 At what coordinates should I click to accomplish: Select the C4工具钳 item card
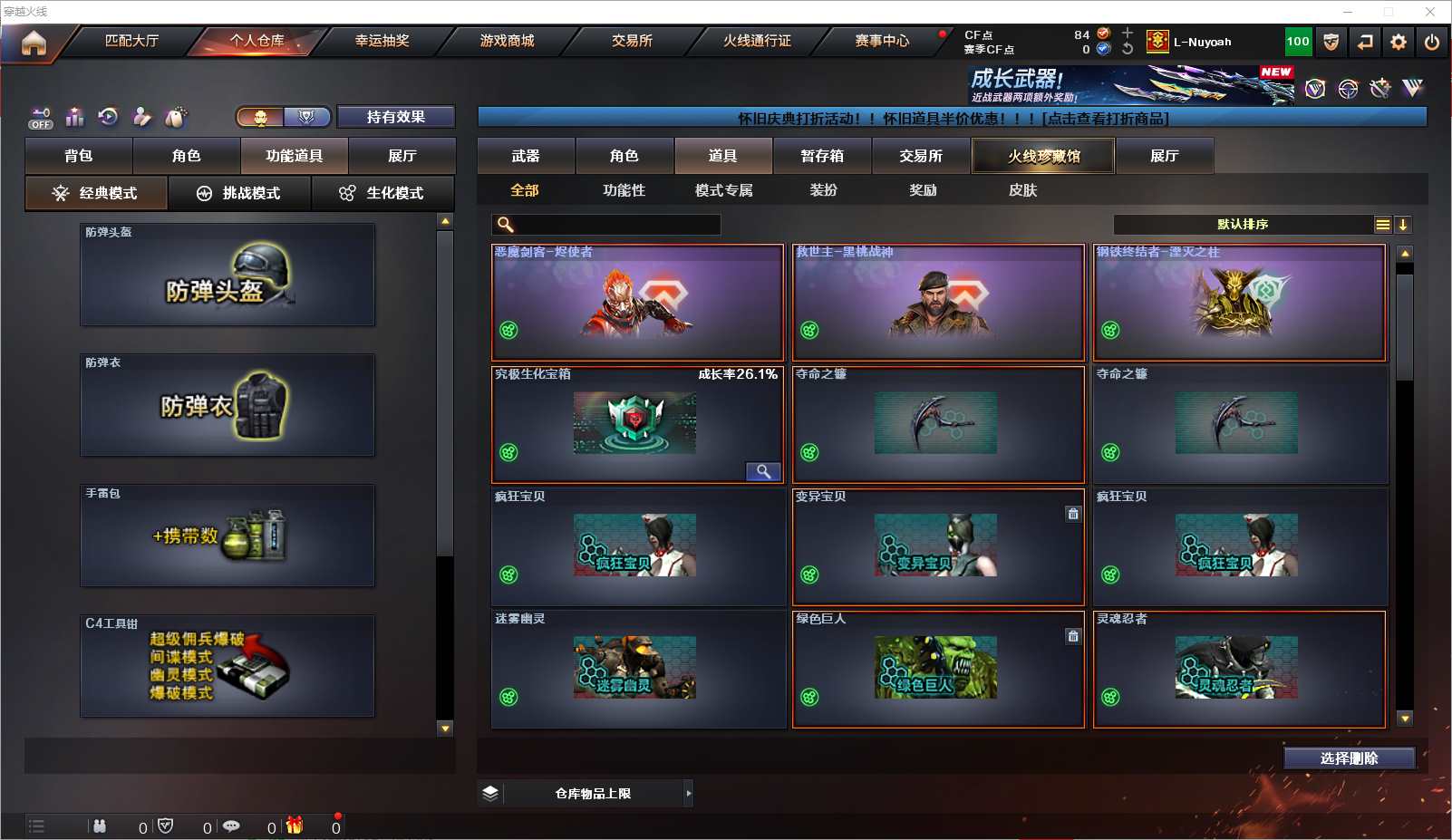click(227, 666)
